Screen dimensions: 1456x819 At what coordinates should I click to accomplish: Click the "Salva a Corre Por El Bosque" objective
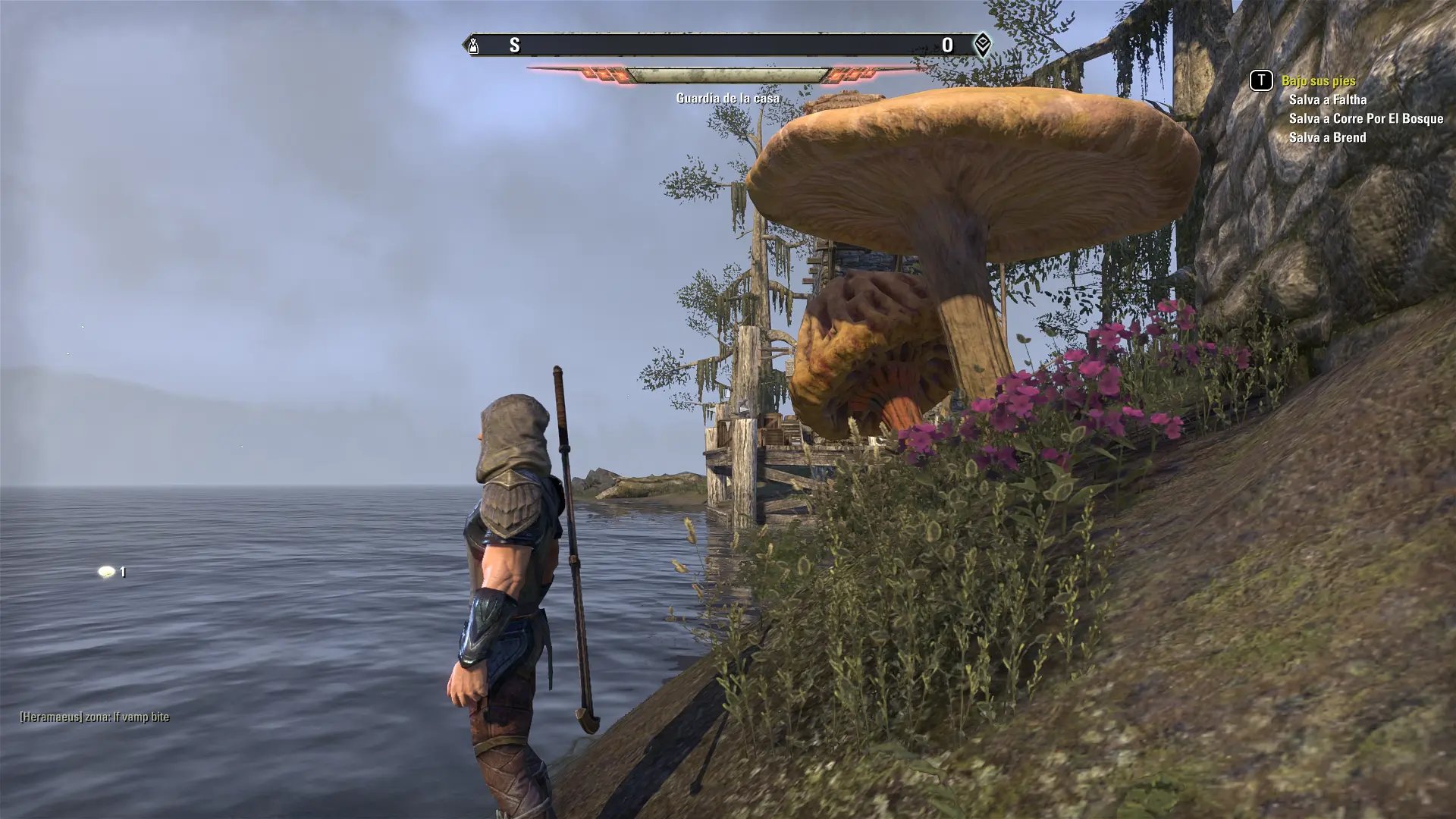tap(1365, 118)
